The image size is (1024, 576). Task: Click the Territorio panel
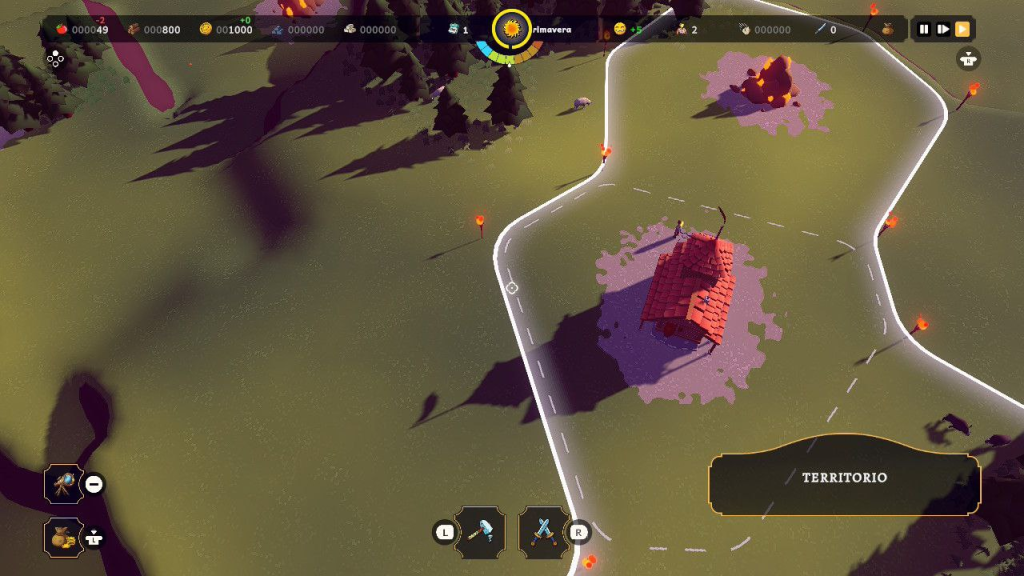(844, 478)
